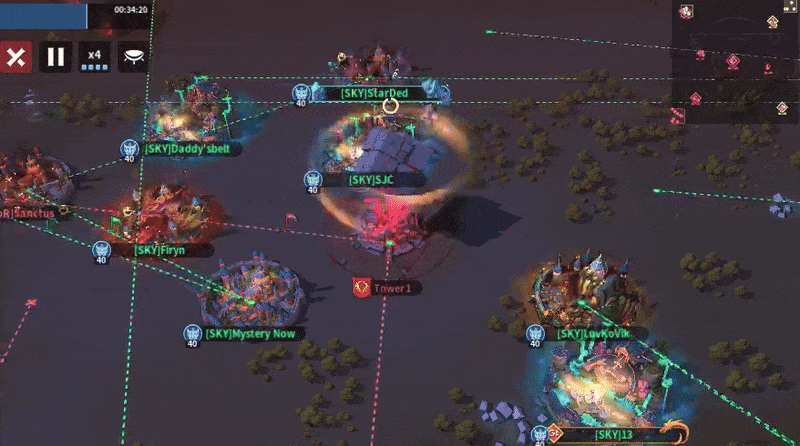Pause the replay playback
Image resolution: width=800 pixels, height=446 pixels.
coord(55,56)
